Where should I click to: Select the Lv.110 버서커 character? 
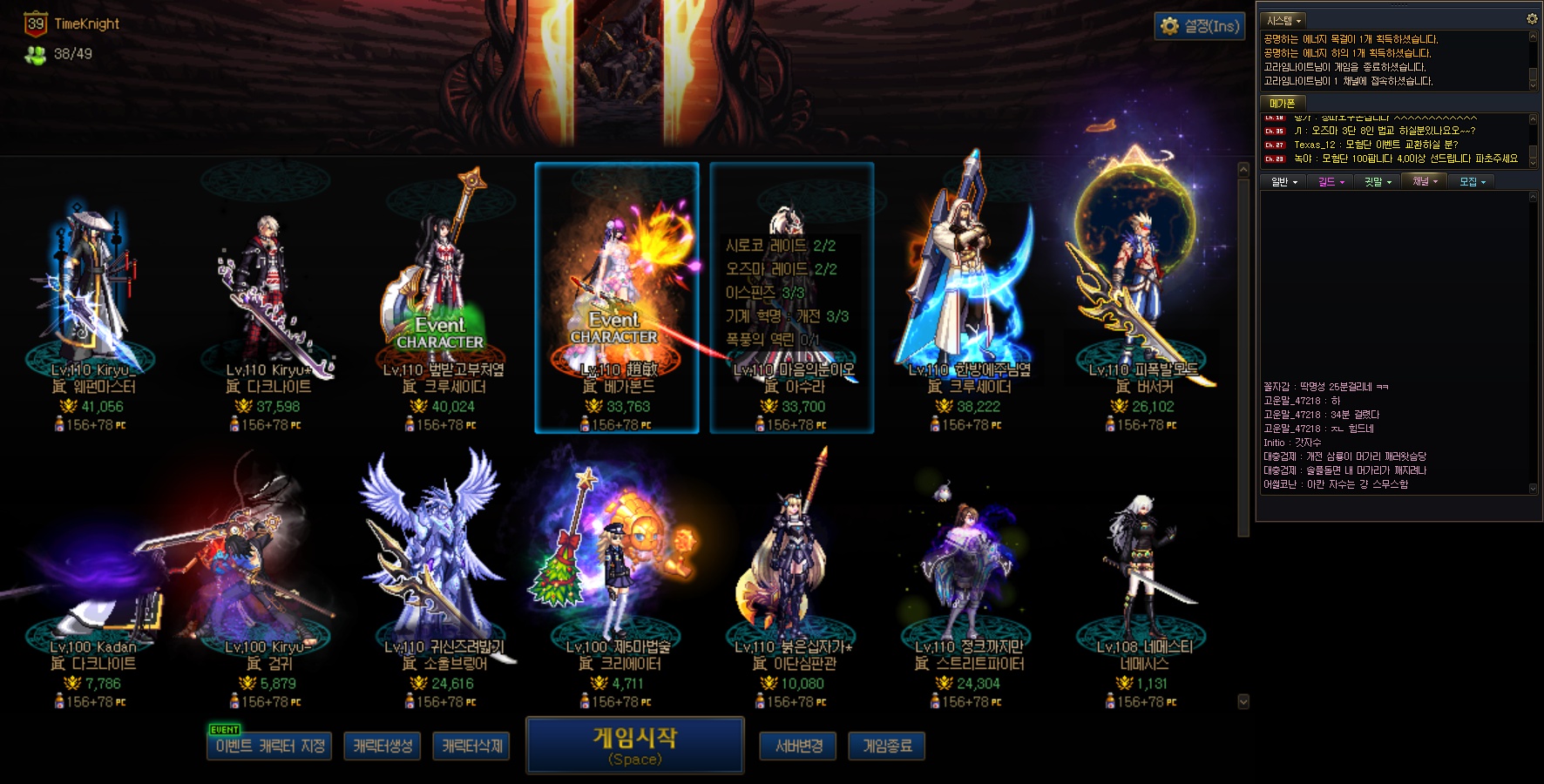click(1142, 296)
